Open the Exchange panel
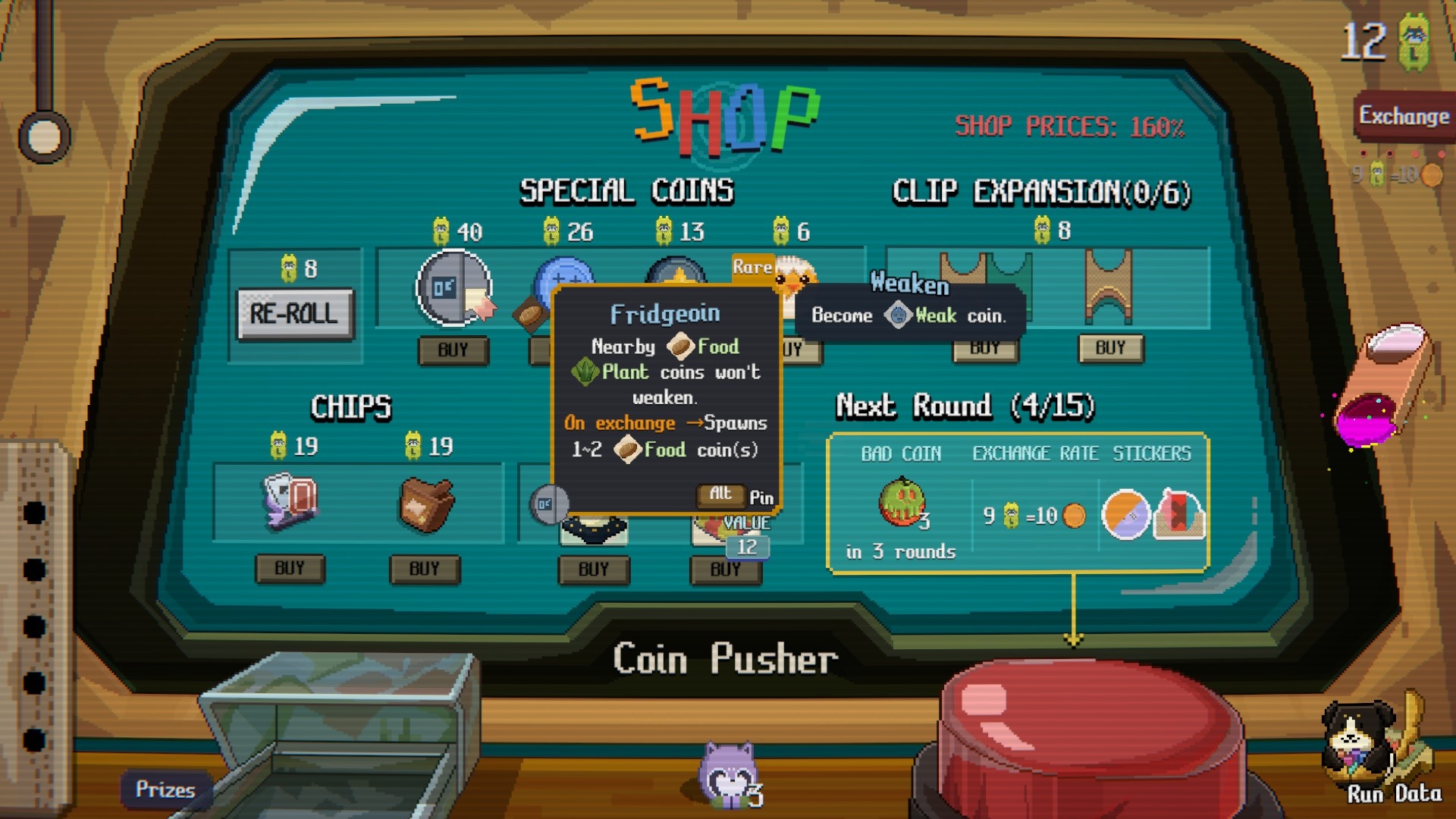 (x=1404, y=116)
